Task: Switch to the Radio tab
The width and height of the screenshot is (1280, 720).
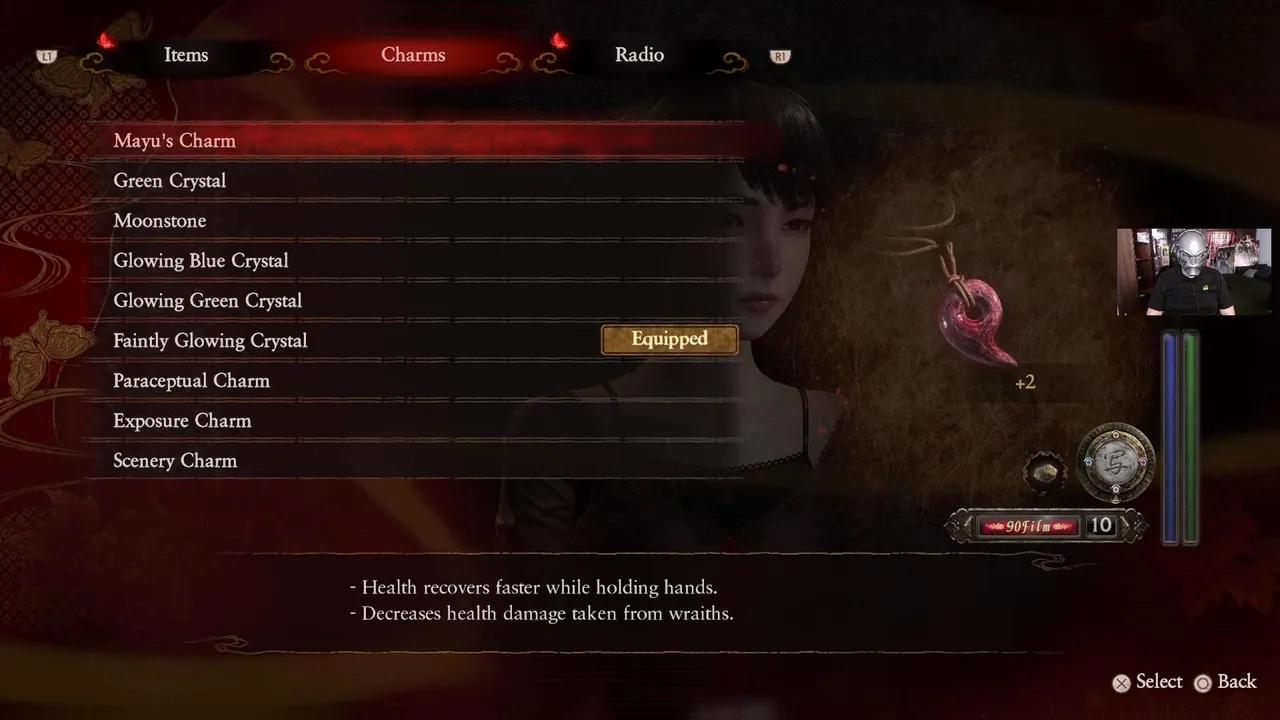Action: pyautogui.click(x=639, y=55)
